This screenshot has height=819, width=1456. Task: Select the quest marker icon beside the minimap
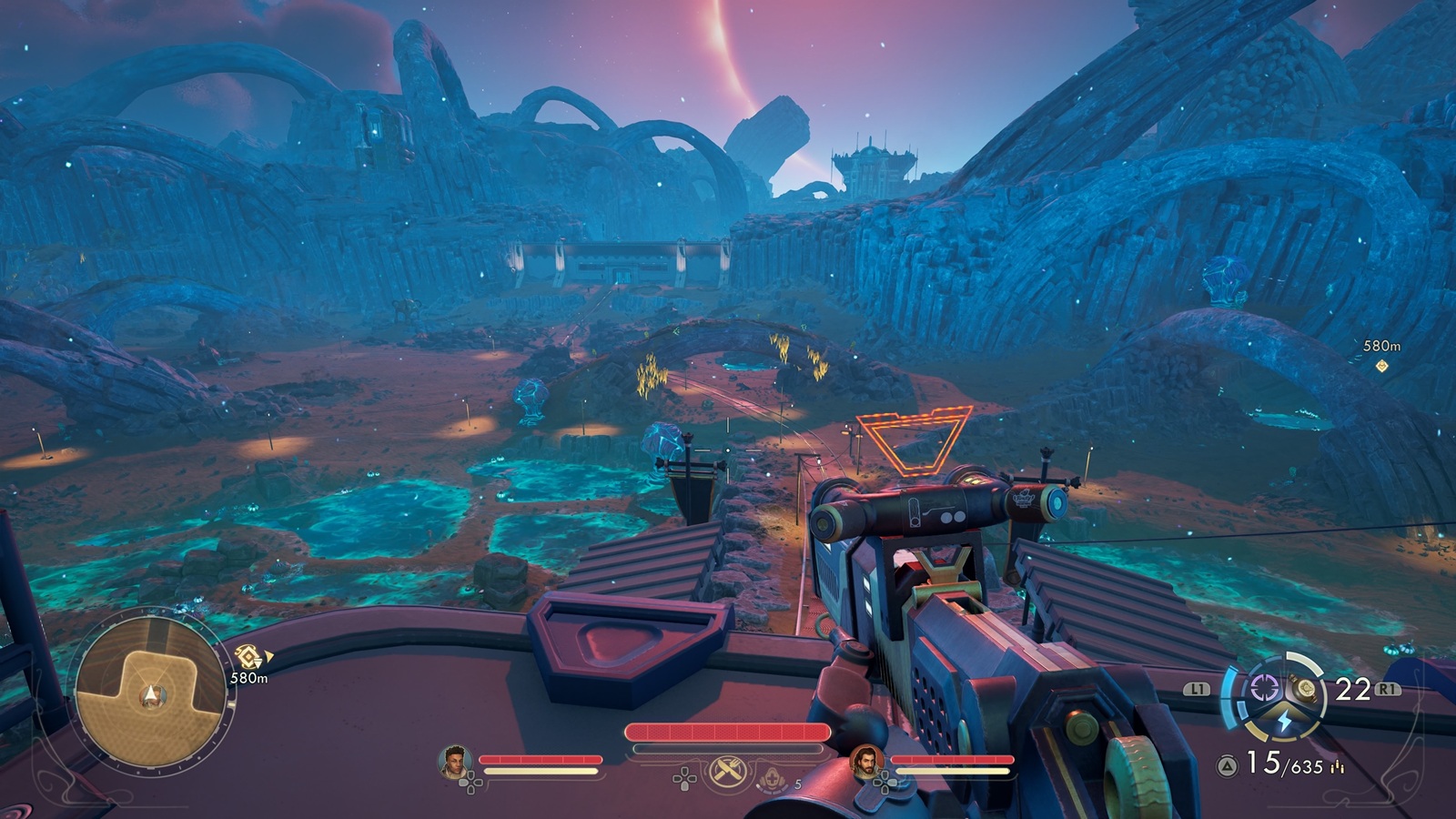(x=248, y=656)
